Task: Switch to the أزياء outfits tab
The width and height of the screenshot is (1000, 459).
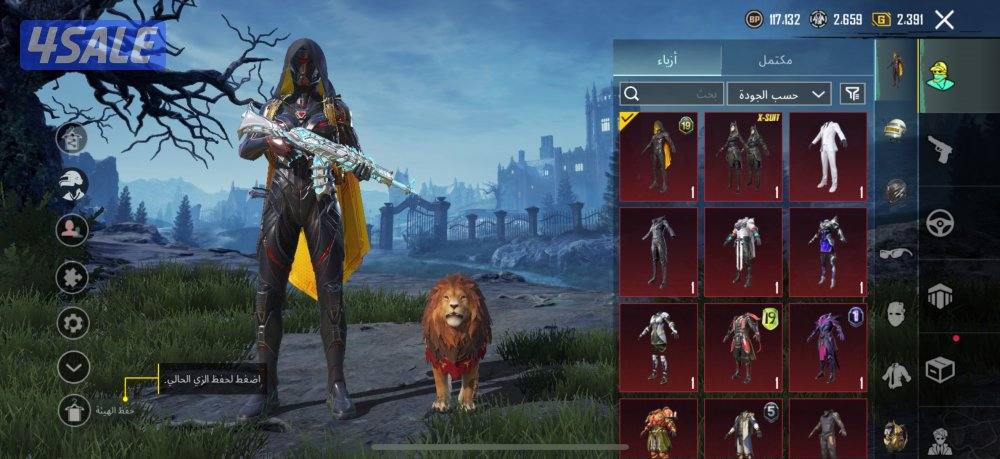Action: (x=666, y=60)
